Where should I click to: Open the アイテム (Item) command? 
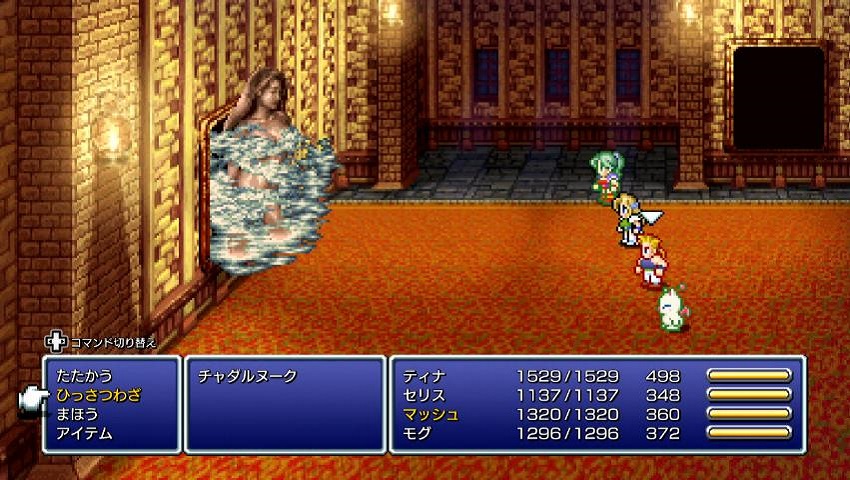(x=84, y=433)
